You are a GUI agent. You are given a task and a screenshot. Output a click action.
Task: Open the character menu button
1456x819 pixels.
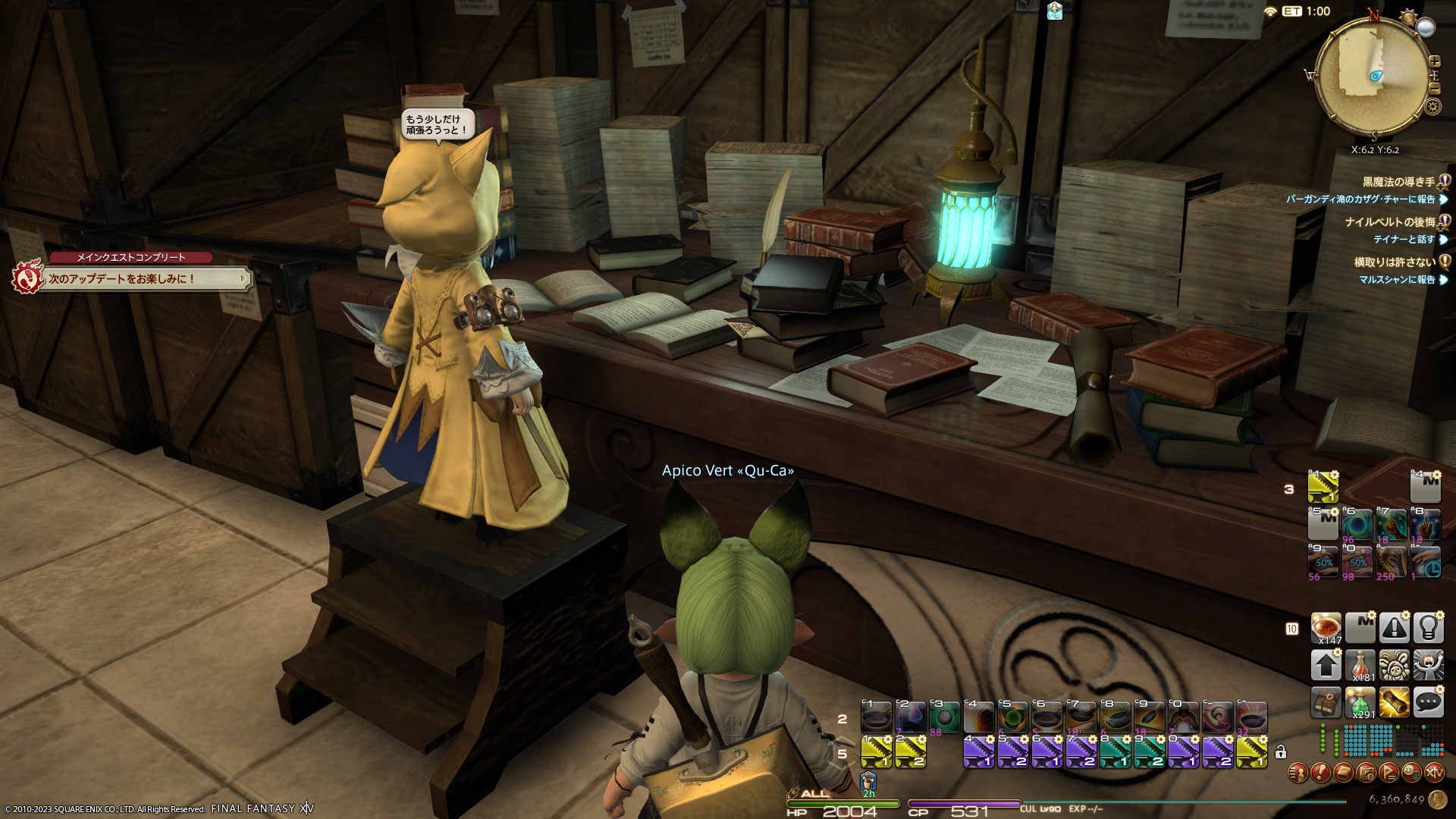coord(1298,773)
